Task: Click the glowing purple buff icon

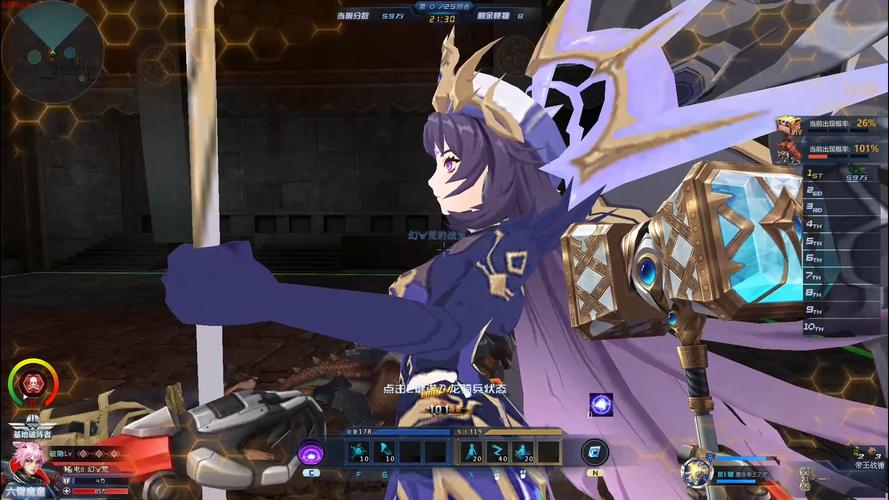Action: click(x=602, y=405)
